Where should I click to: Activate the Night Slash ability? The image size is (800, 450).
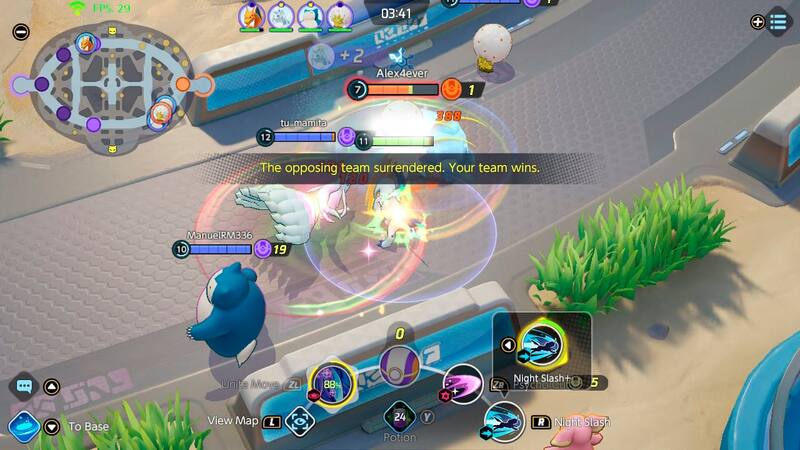point(504,421)
